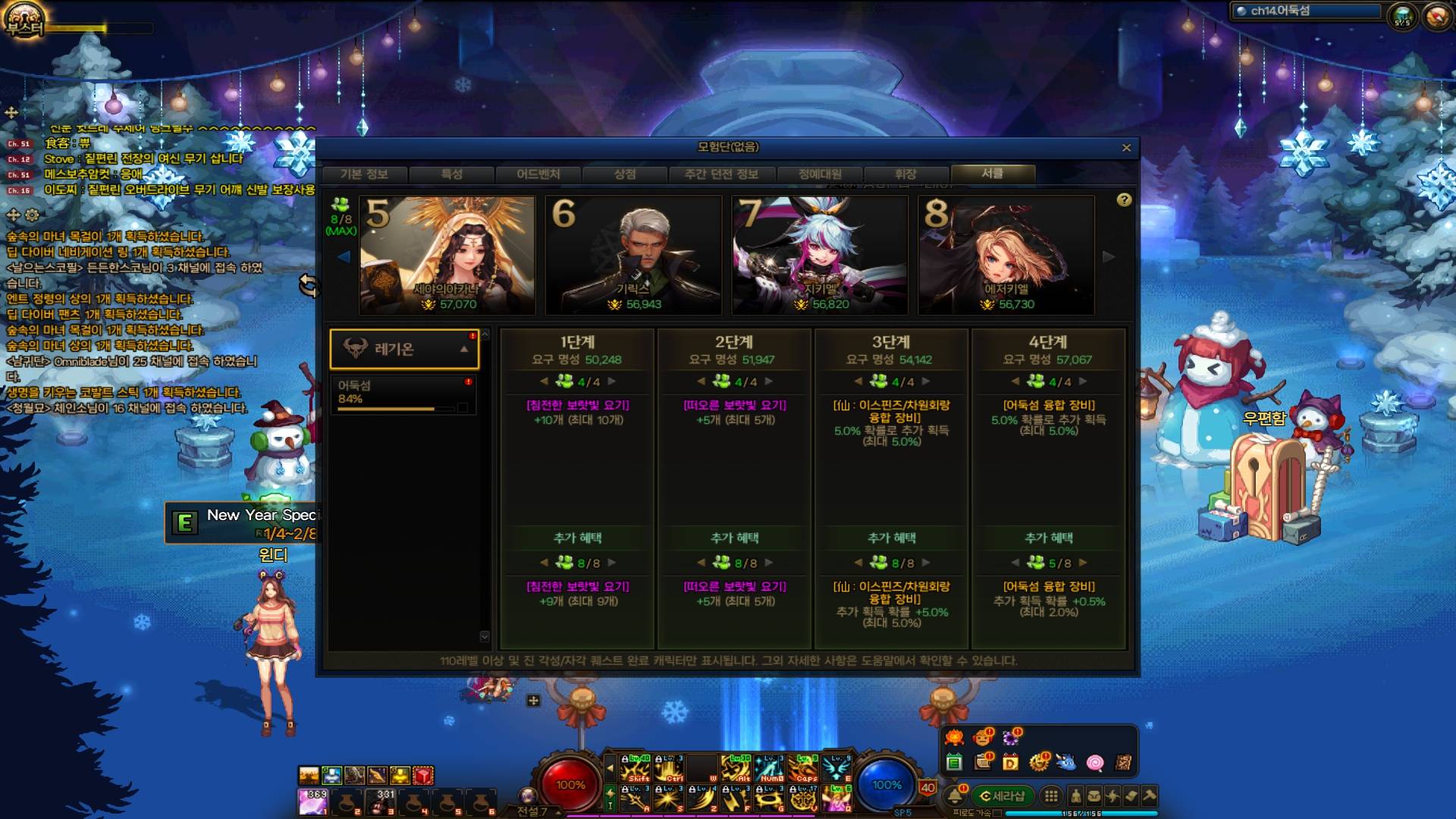Close the adventure group window
The image size is (1456, 819).
point(1126,148)
